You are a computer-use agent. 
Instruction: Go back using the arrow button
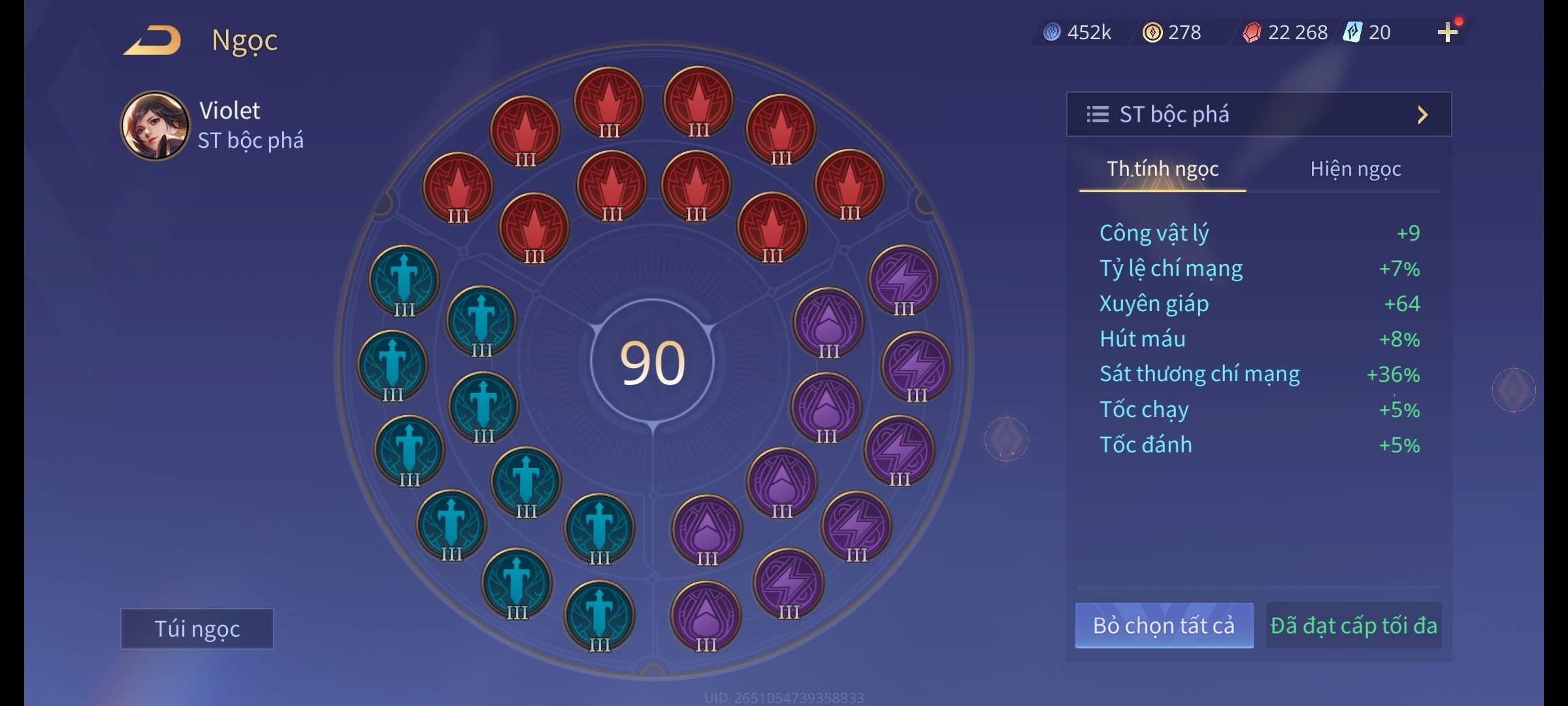pyautogui.click(x=153, y=40)
